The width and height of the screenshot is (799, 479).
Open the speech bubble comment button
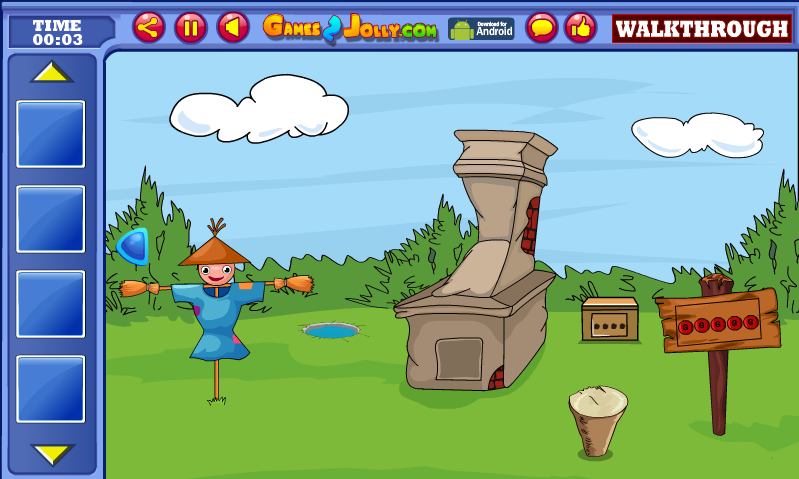[x=542, y=27]
